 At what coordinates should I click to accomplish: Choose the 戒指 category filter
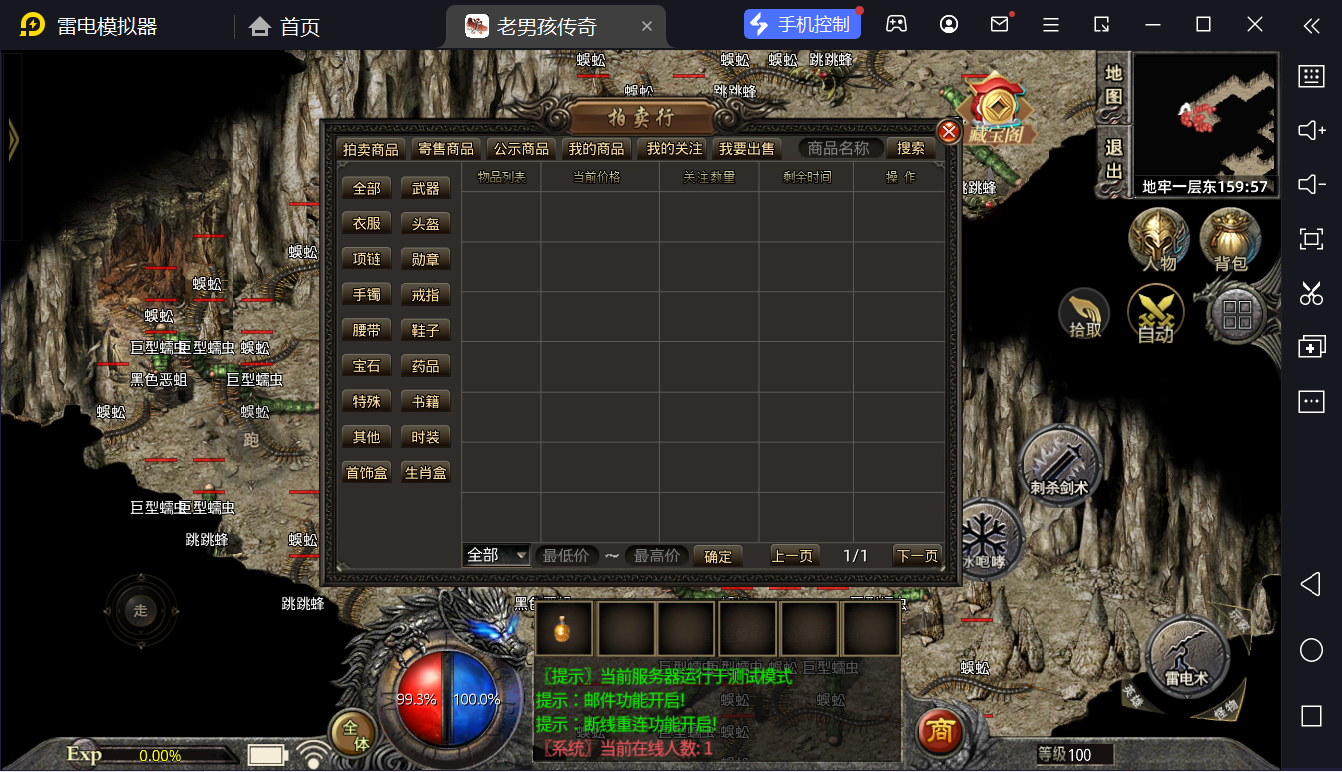425,295
